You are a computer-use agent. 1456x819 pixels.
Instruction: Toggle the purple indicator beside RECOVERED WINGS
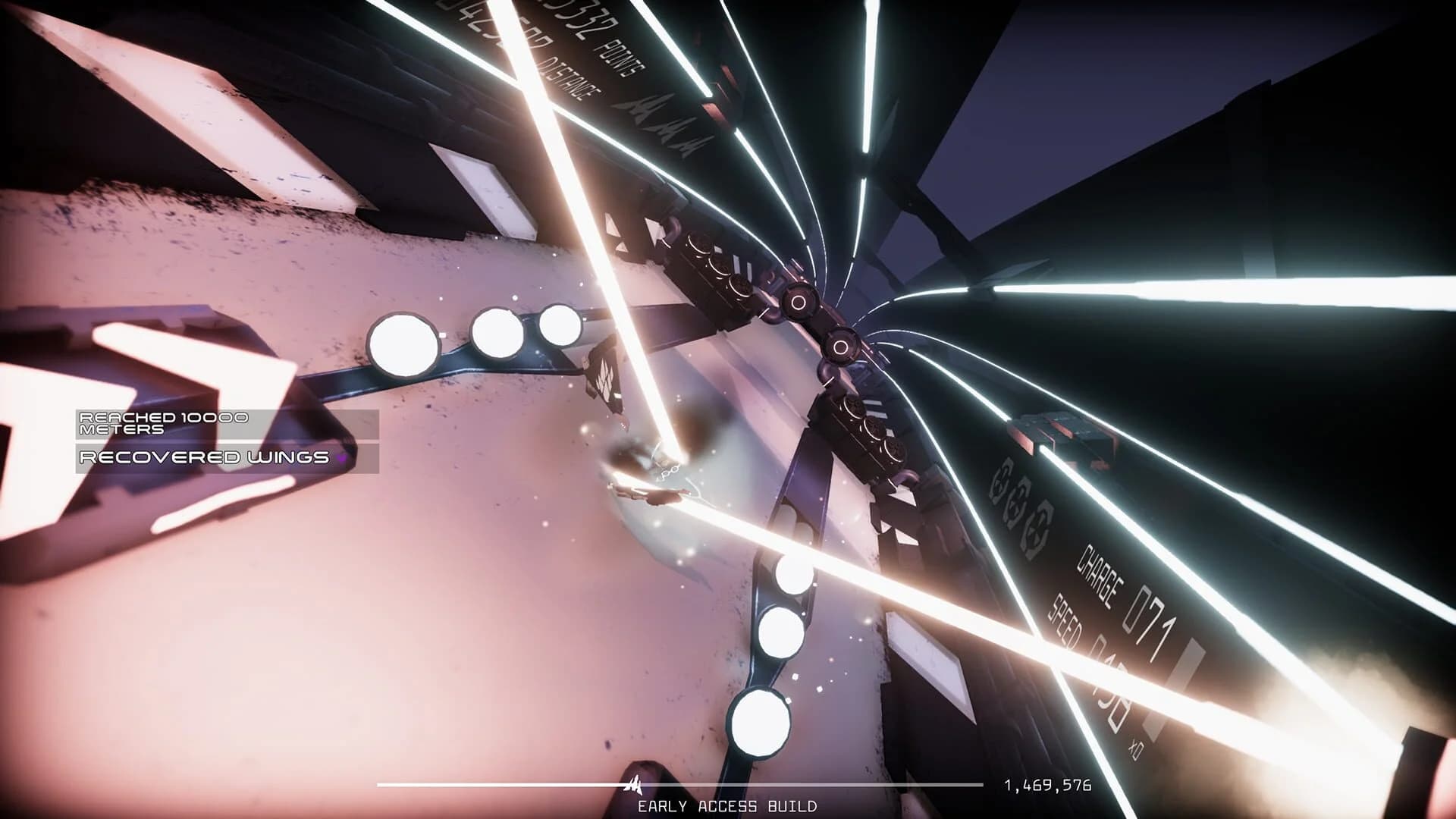click(x=341, y=458)
